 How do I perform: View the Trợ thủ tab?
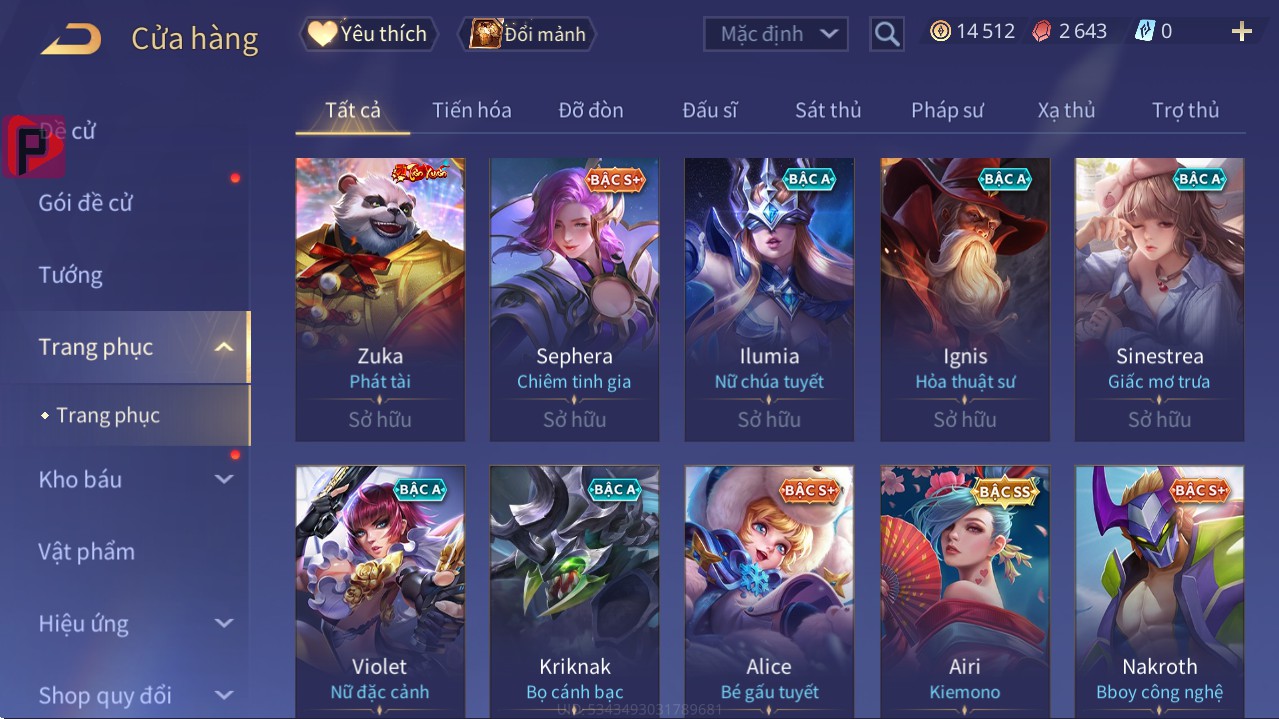point(1185,110)
